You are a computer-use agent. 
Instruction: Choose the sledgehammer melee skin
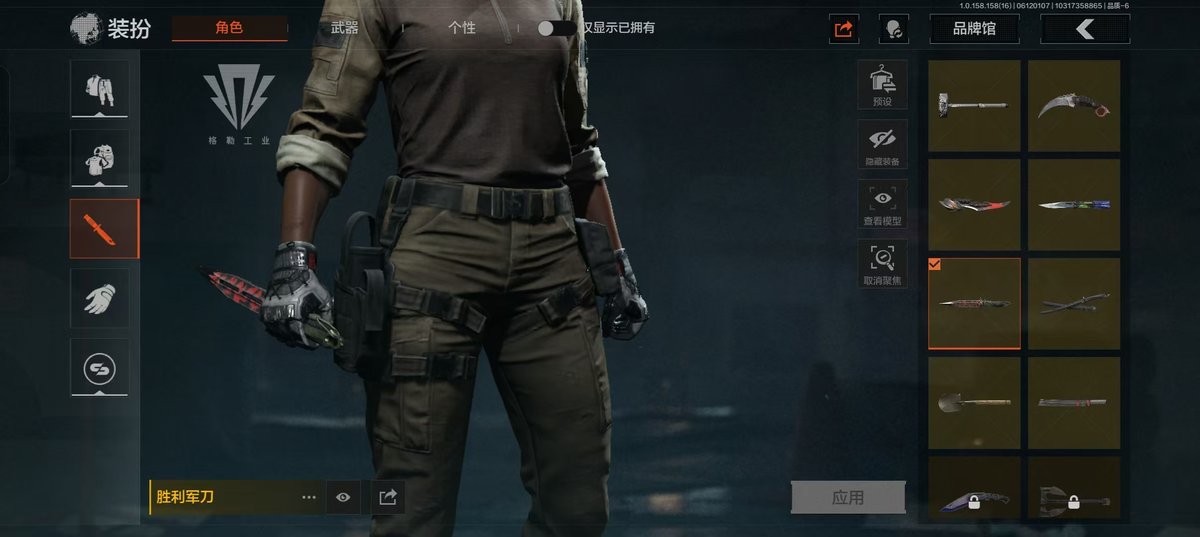(x=974, y=105)
